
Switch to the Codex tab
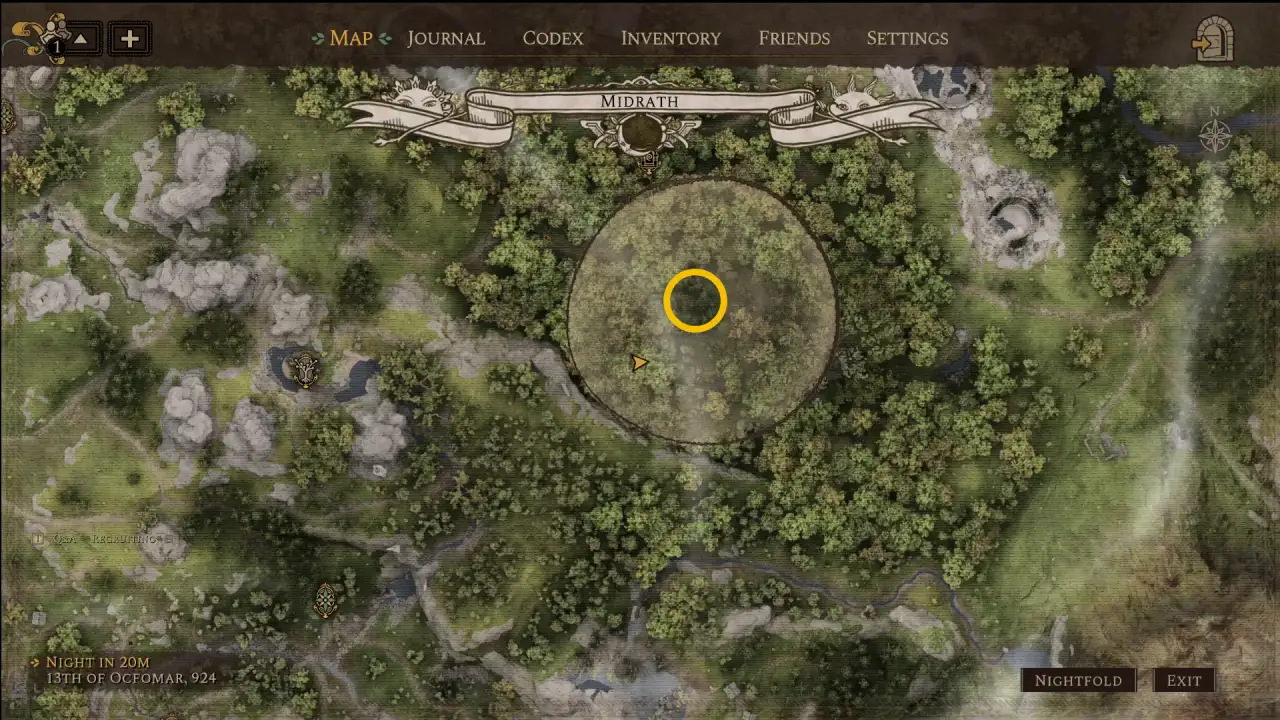point(553,39)
